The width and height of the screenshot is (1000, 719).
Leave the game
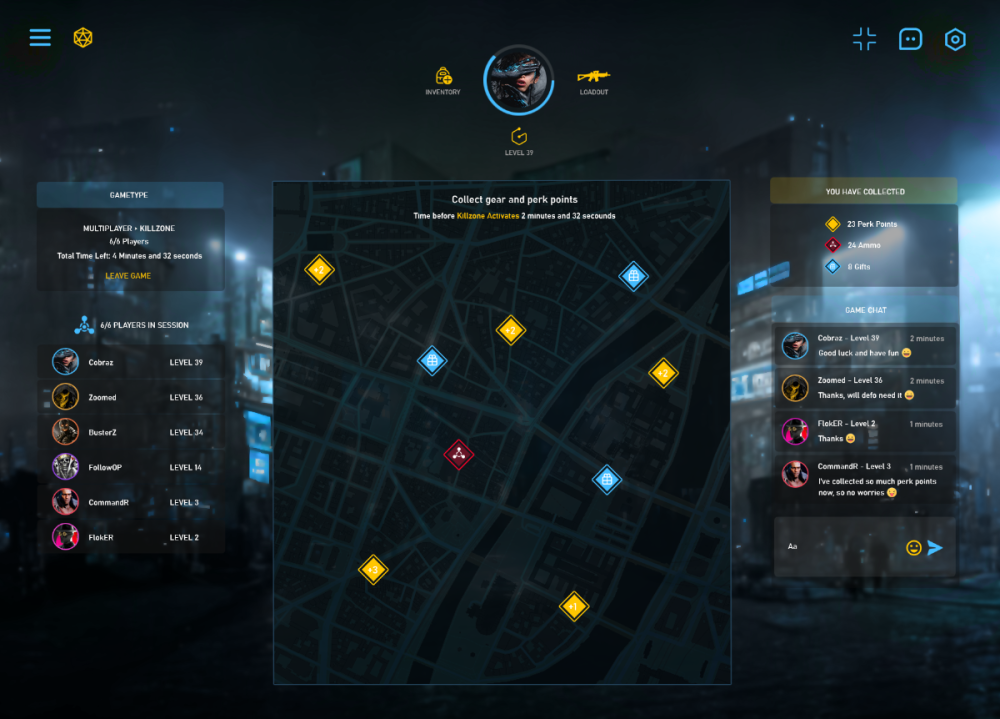pyautogui.click(x=129, y=276)
